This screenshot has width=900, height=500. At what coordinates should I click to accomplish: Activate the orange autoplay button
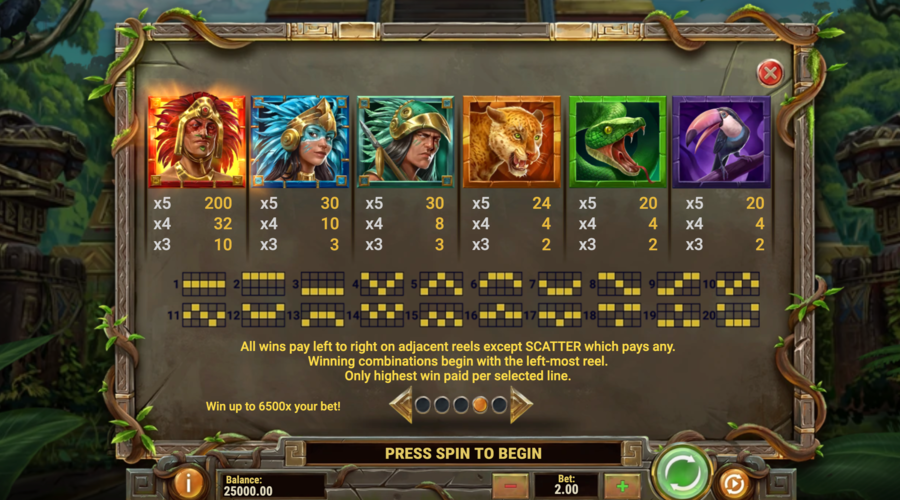pyautogui.click(x=734, y=482)
